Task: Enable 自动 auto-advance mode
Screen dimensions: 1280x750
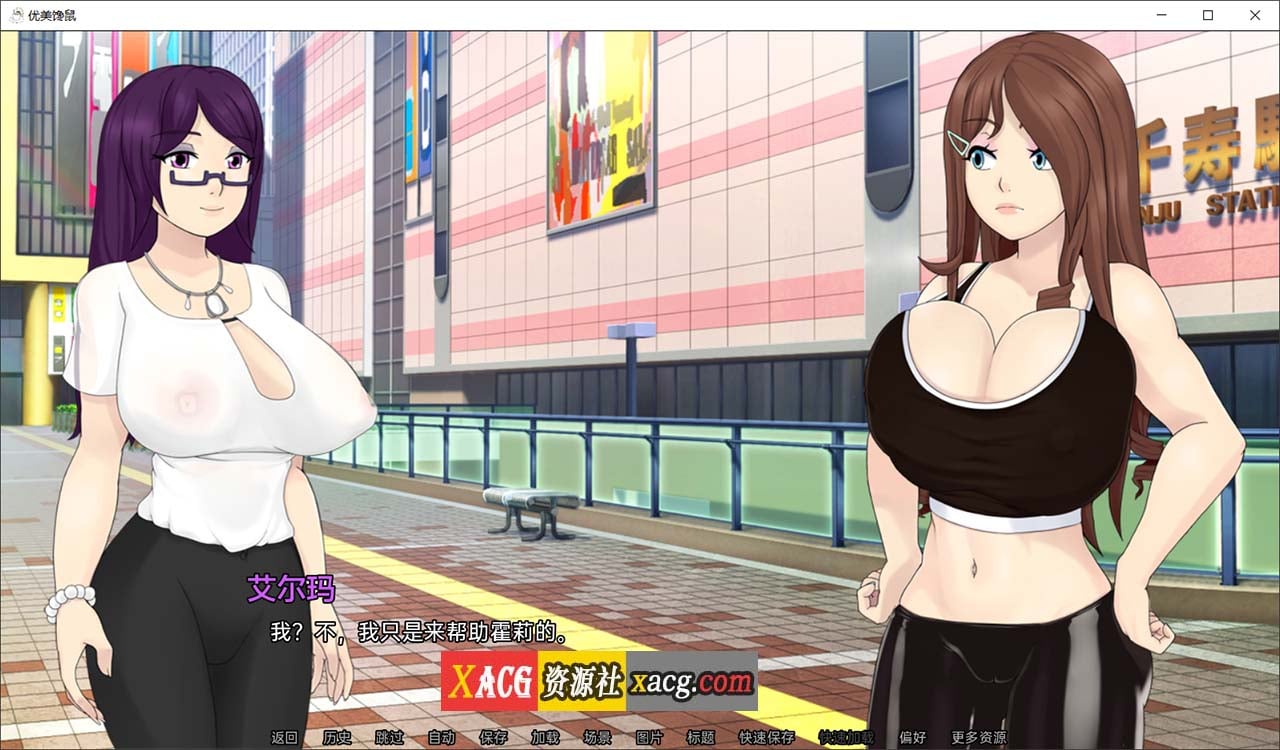Action: click(x=441, y=737)
